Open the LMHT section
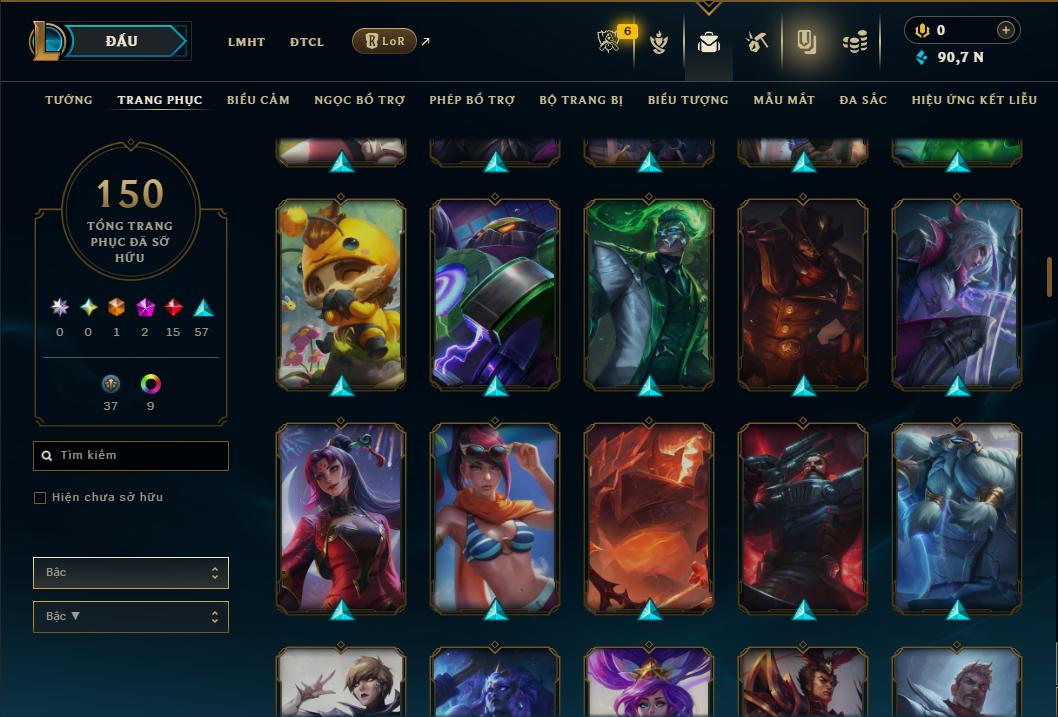Image resolution: width=1058 pixels, height=717 pixels. (246, 42)
